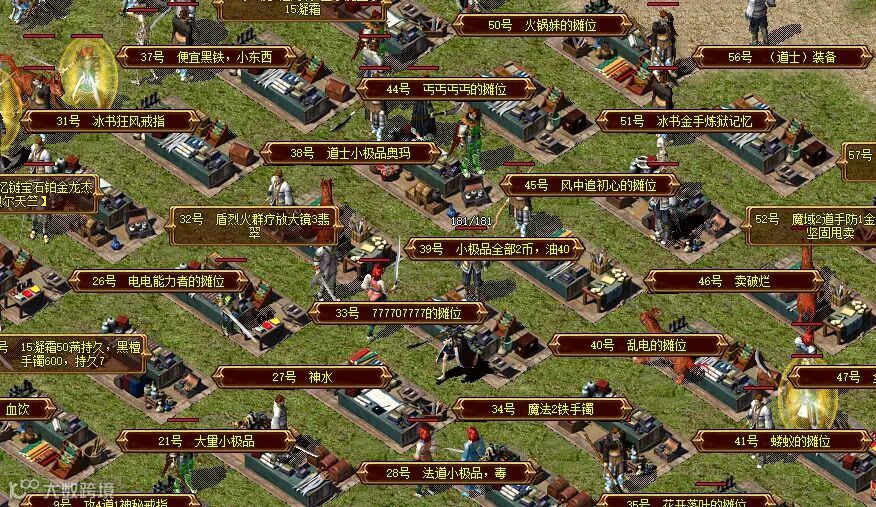Viewport: 876px width, 507px height.
Task: Open stall 31号 冰书狂风戒指
Action: coord(110,121)
